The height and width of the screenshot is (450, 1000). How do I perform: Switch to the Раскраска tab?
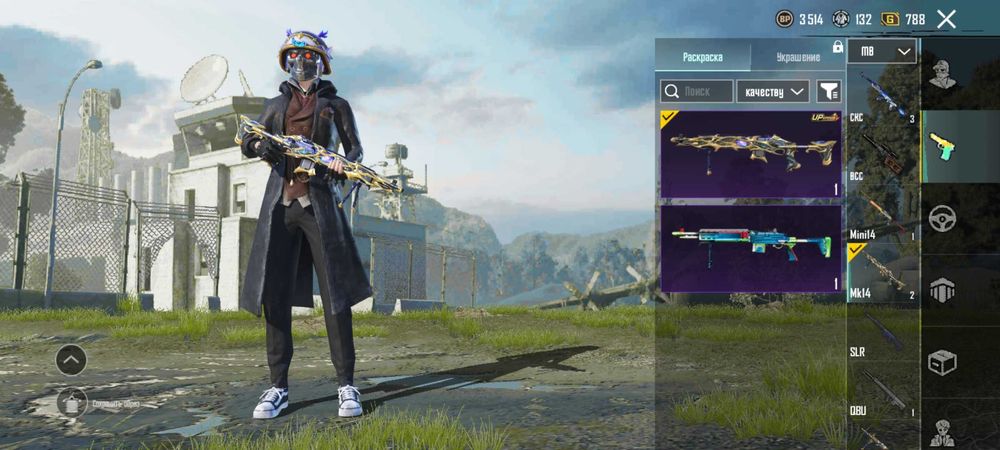(x=702, y=57)
